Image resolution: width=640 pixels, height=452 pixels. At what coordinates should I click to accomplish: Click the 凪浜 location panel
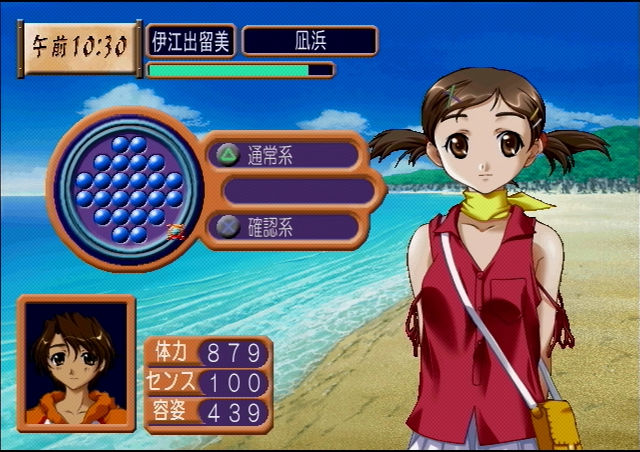[x=310, y=41]
